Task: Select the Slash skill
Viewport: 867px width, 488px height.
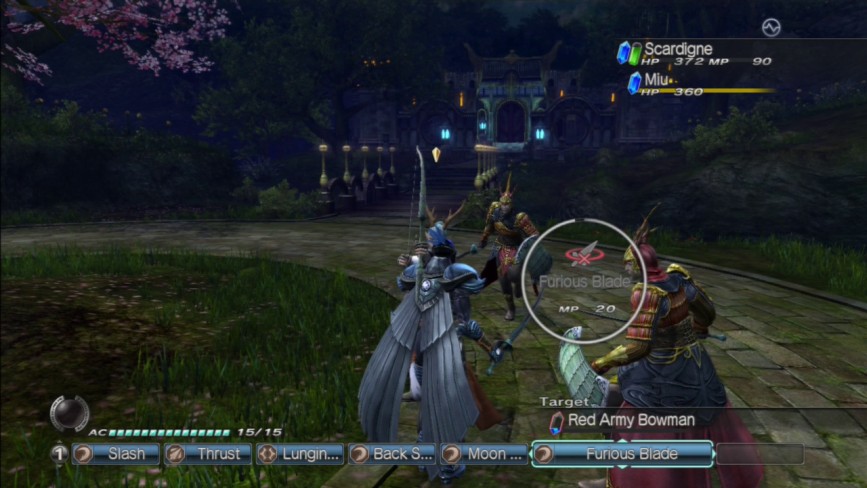Action: point(116,454)
